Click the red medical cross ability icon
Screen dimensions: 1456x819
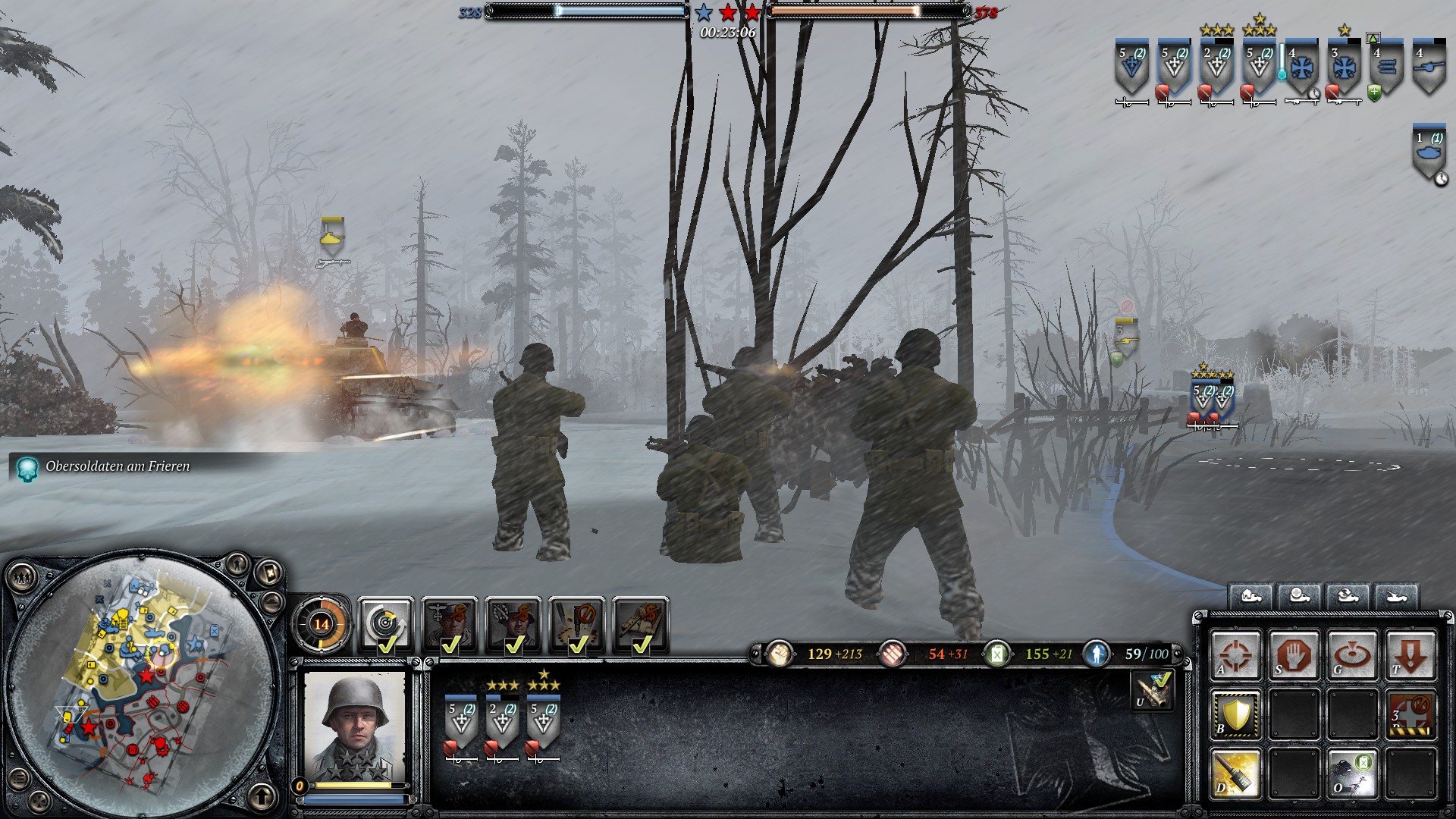click(x=1410, y=714)
